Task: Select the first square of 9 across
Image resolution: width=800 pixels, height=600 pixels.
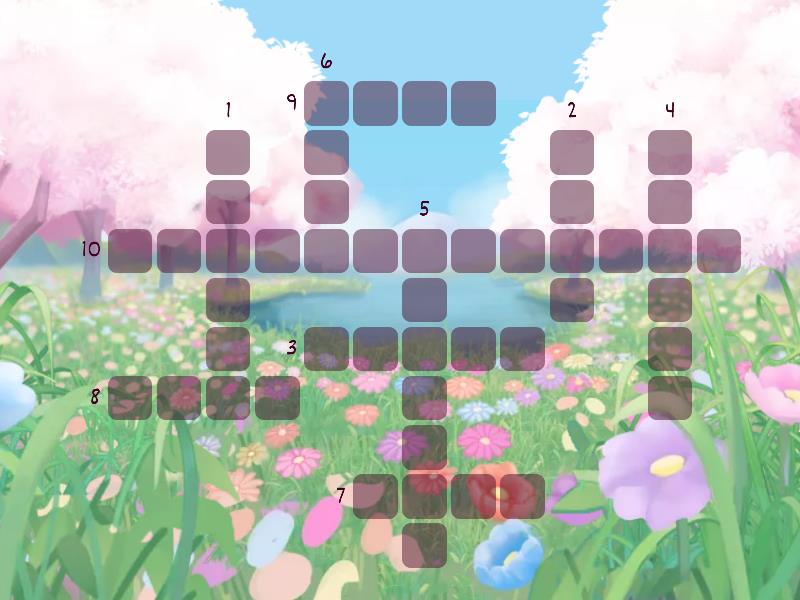Action: 327,103
